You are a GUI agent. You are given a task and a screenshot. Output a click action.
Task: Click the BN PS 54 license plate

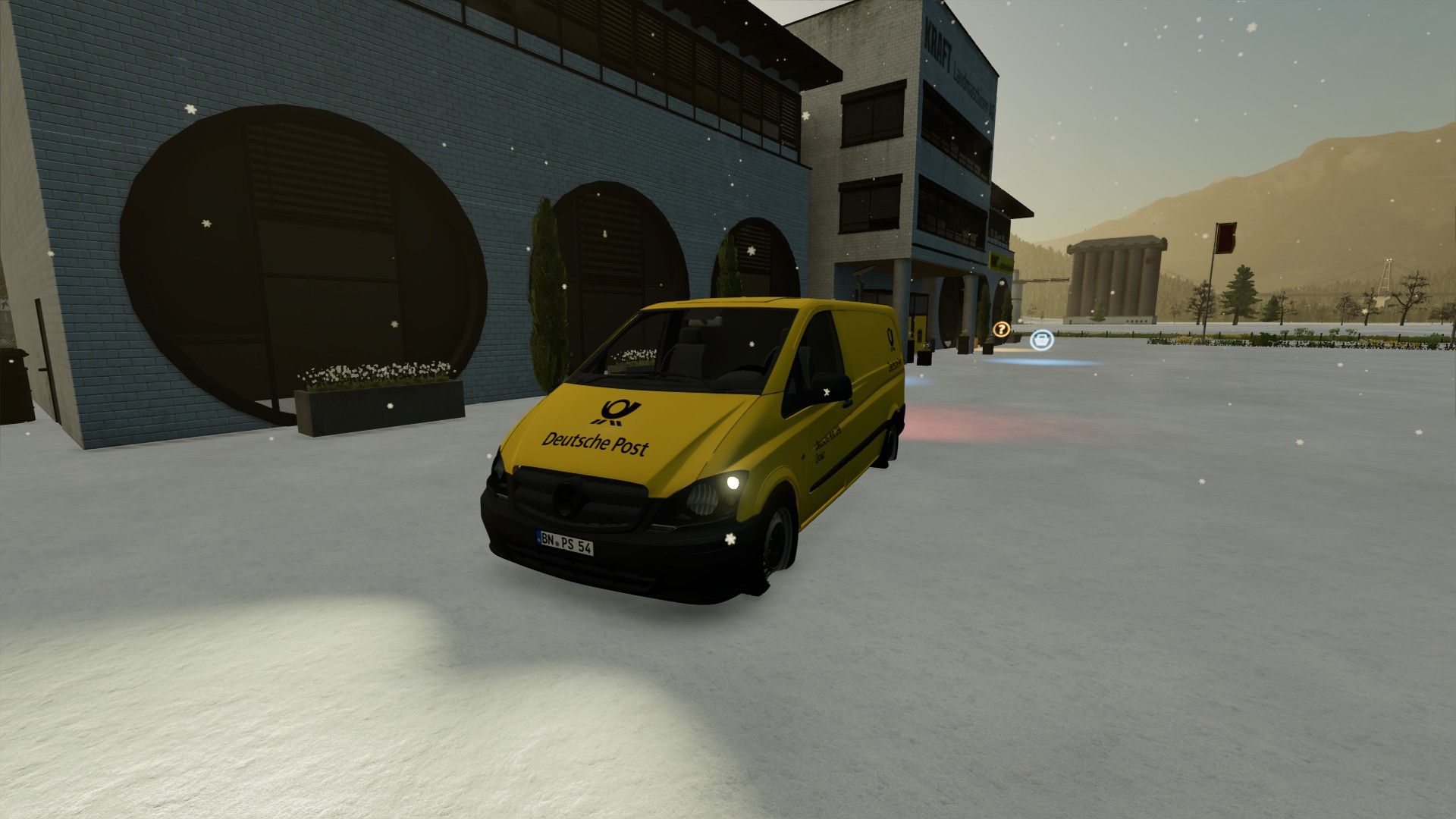[x=565, y=541]
